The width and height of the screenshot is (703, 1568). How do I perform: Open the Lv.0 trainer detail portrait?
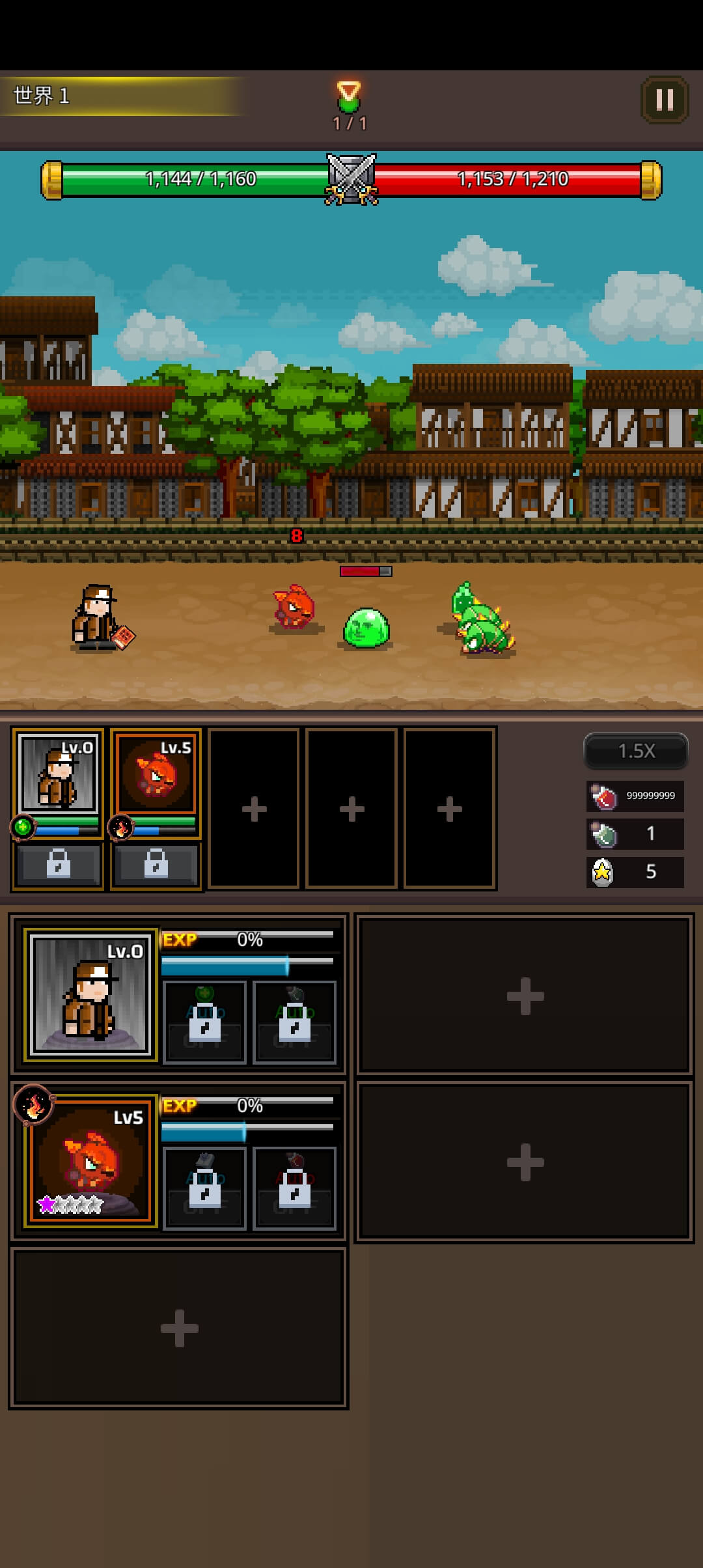(x=90, y=994)
